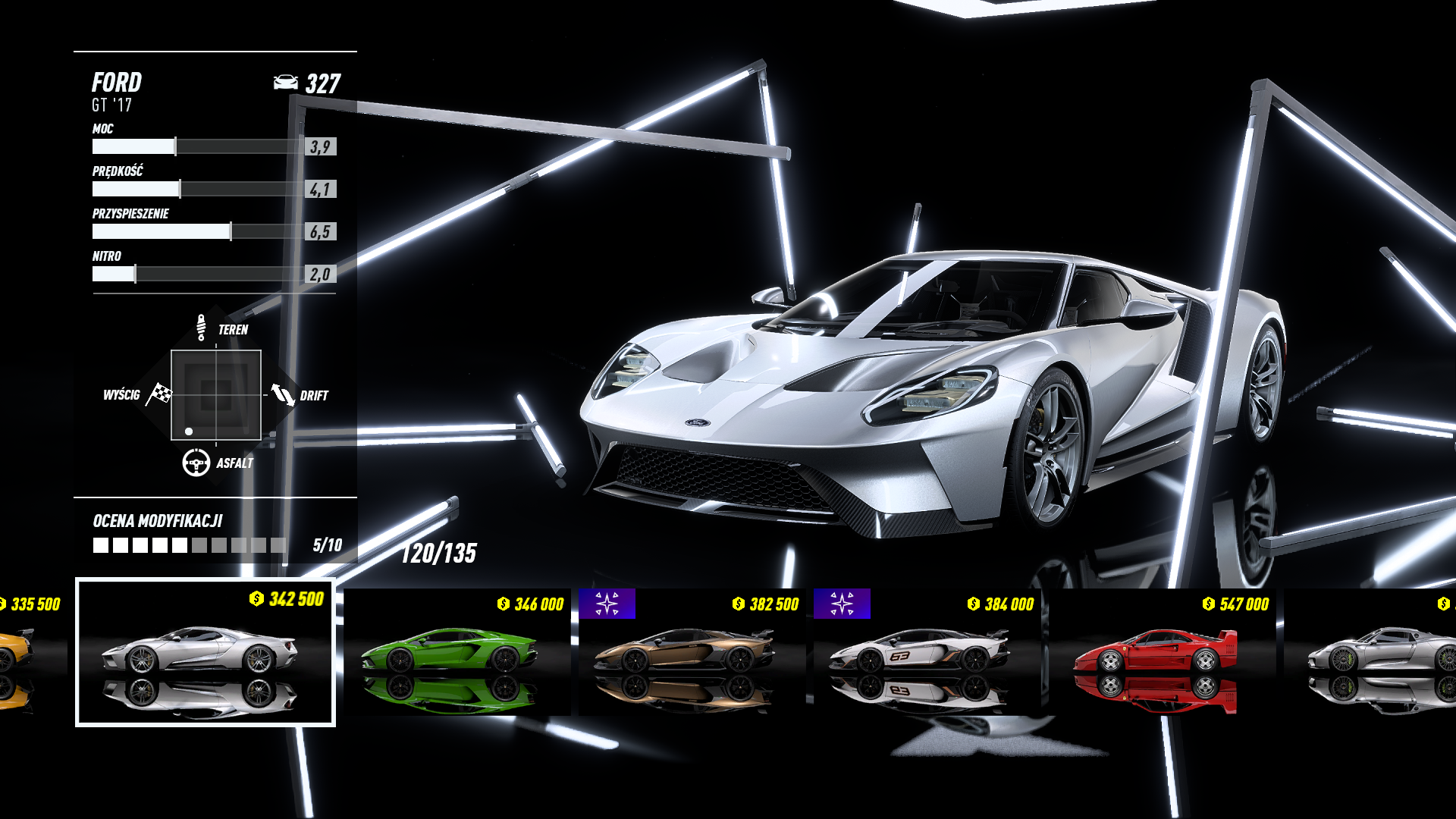Pick the bronze car priced 382 500

(692, 652)
